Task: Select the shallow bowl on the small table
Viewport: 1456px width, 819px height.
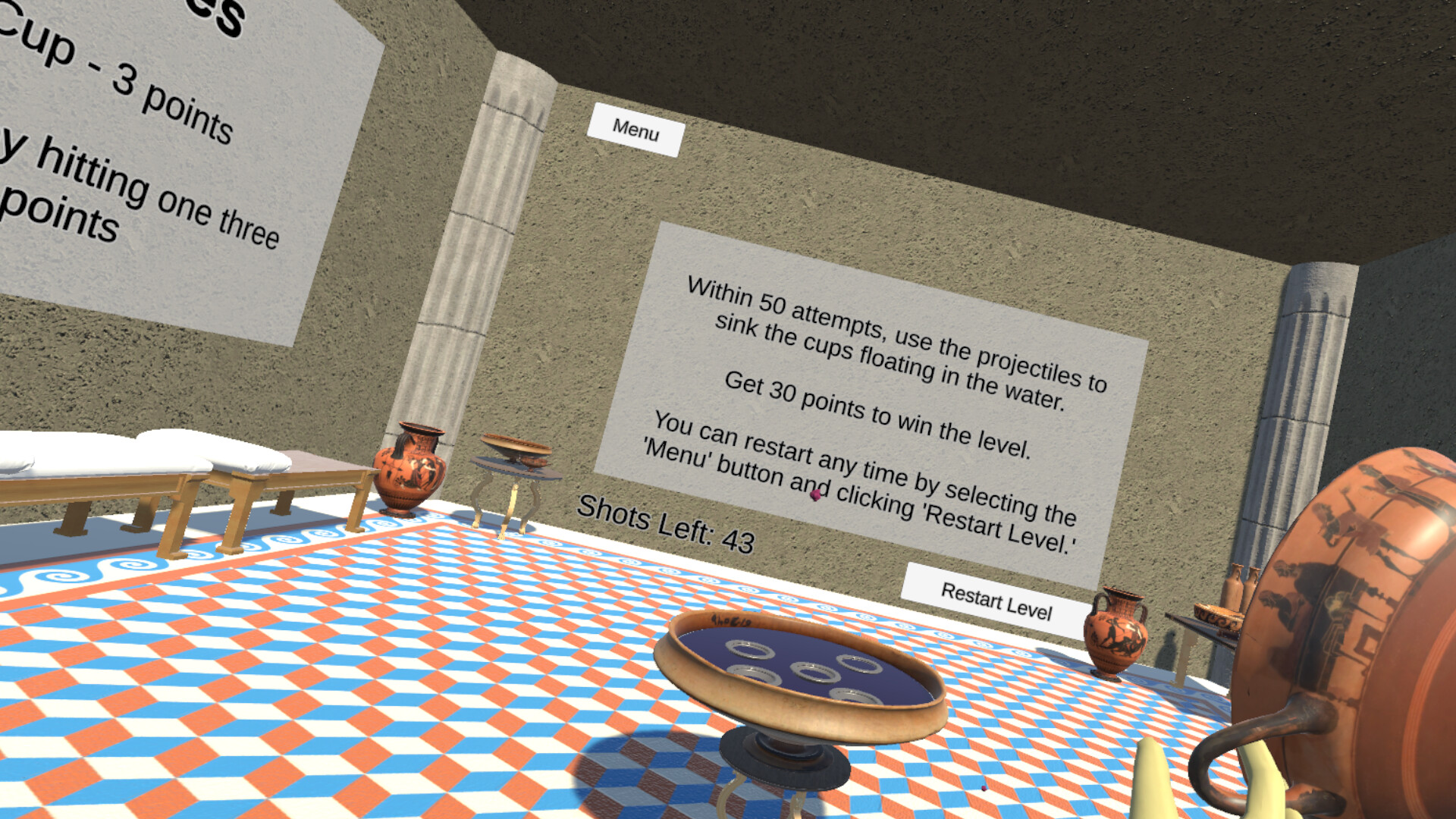Action: tap(516, 449)
